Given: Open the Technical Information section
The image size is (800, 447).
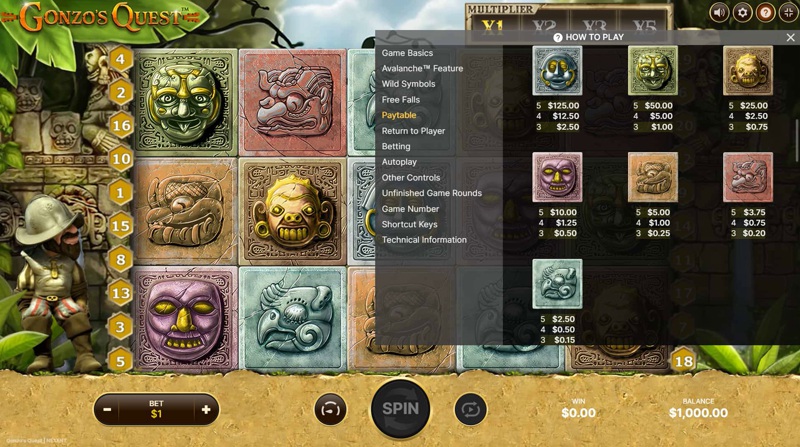Looking at the screenshot, I should click(424, 240).
